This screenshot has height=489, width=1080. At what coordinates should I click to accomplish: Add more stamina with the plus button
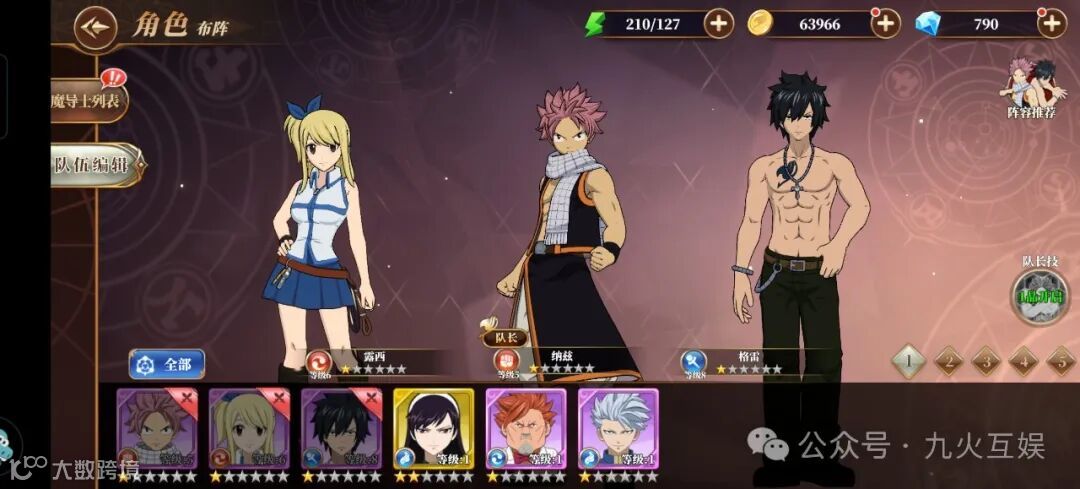pyautogui.click(x=718, y=23)
